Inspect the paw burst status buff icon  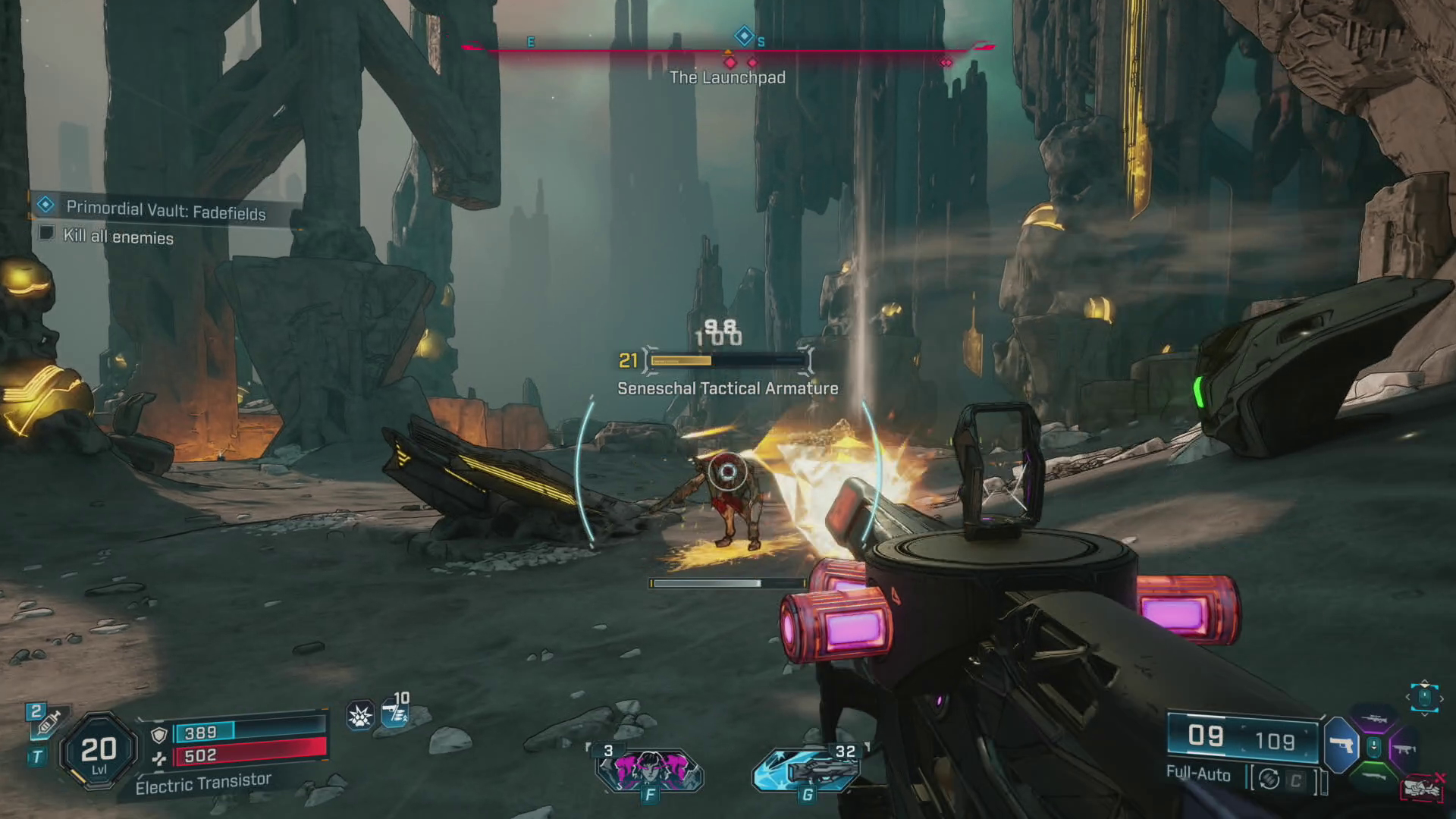tap(359, 715)
